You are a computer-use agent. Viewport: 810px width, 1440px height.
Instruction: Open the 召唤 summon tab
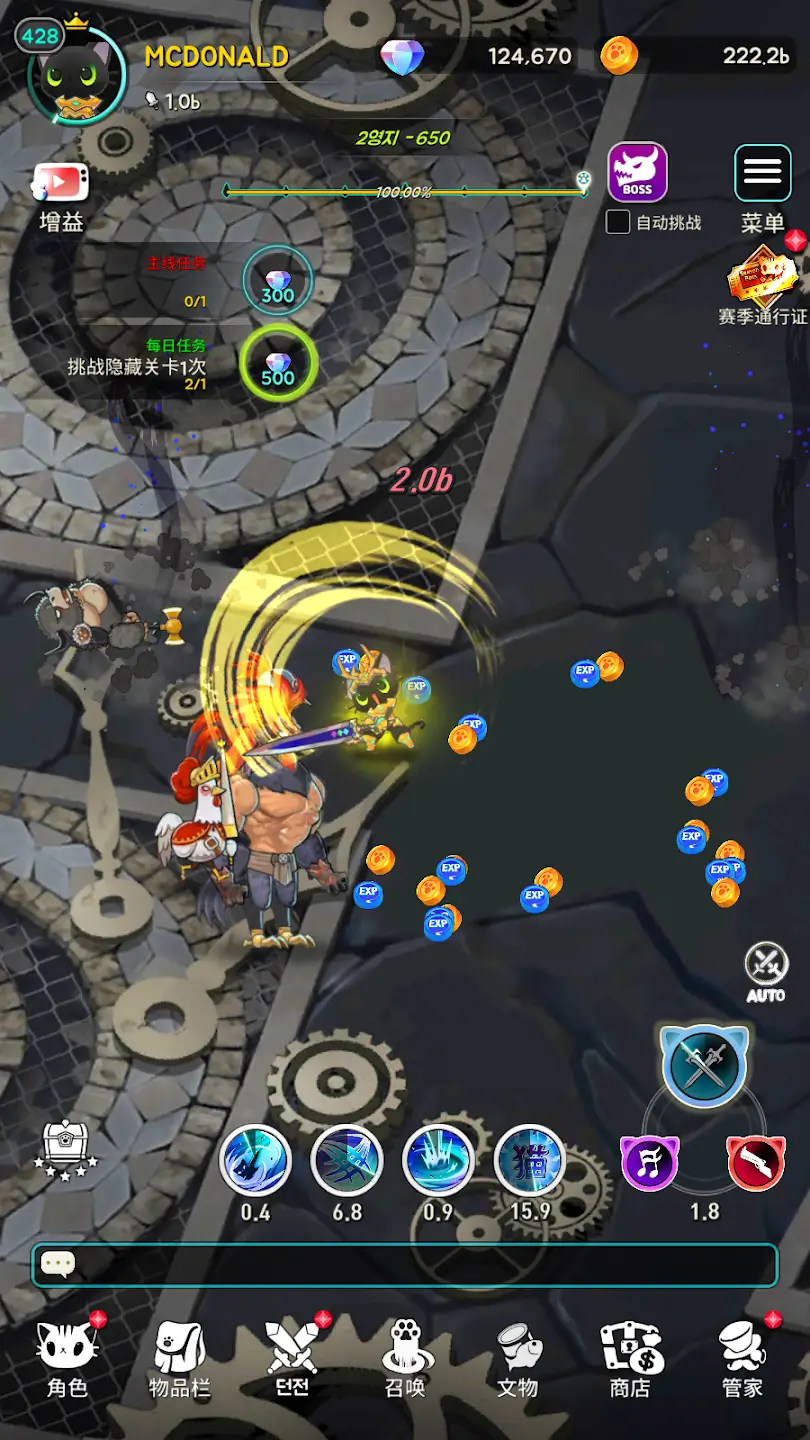coord(406,1357)
